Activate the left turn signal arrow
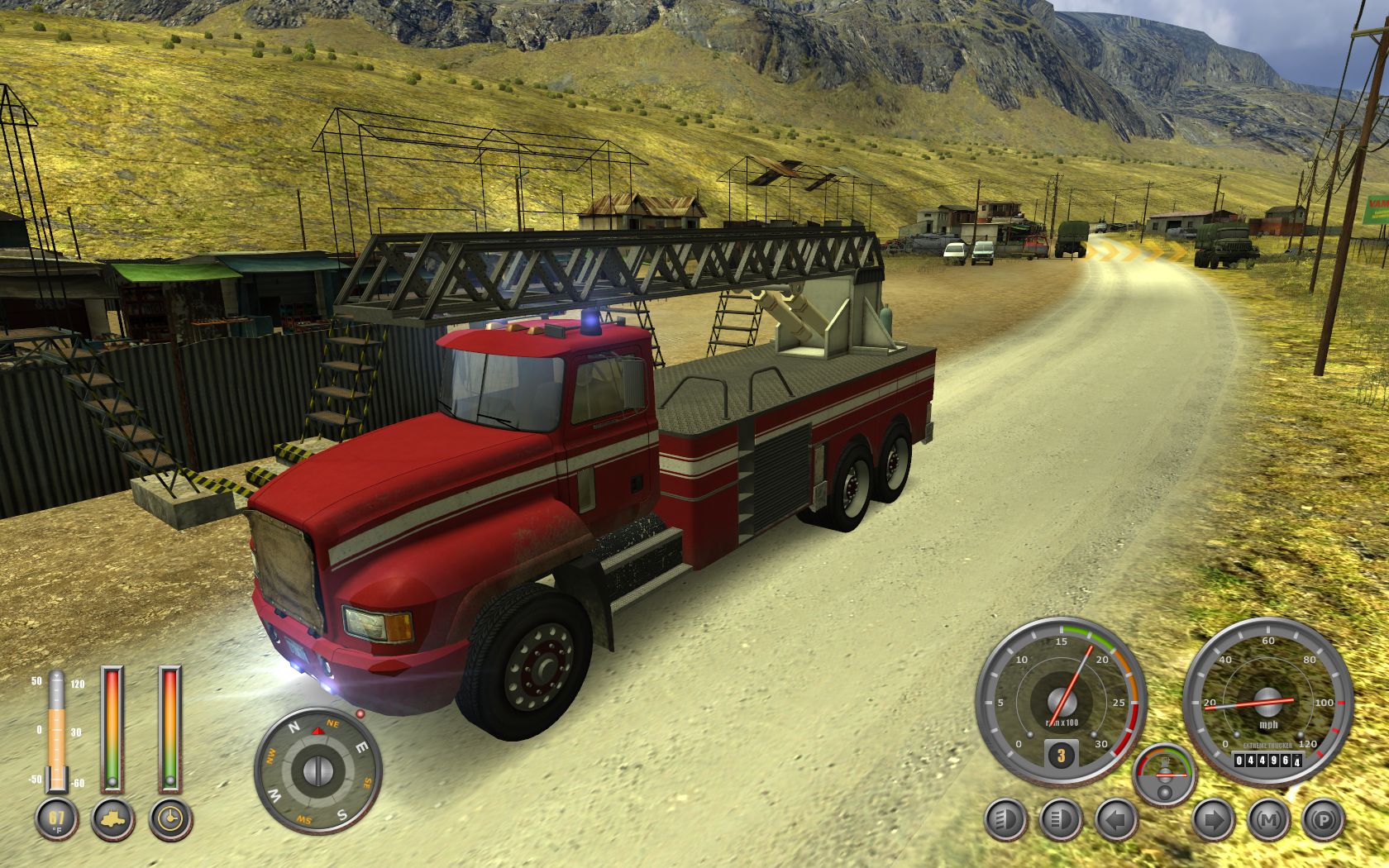Screen dimensions: 1389x868 [1115, 821]
